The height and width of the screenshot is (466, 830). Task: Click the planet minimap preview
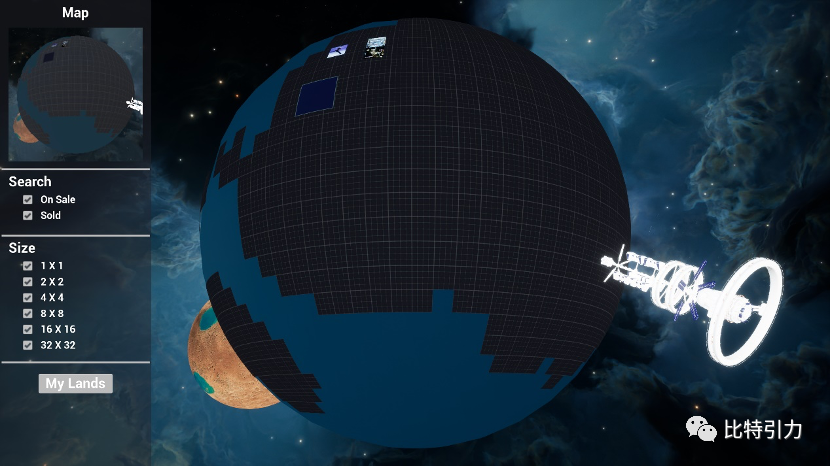(75, 94)
